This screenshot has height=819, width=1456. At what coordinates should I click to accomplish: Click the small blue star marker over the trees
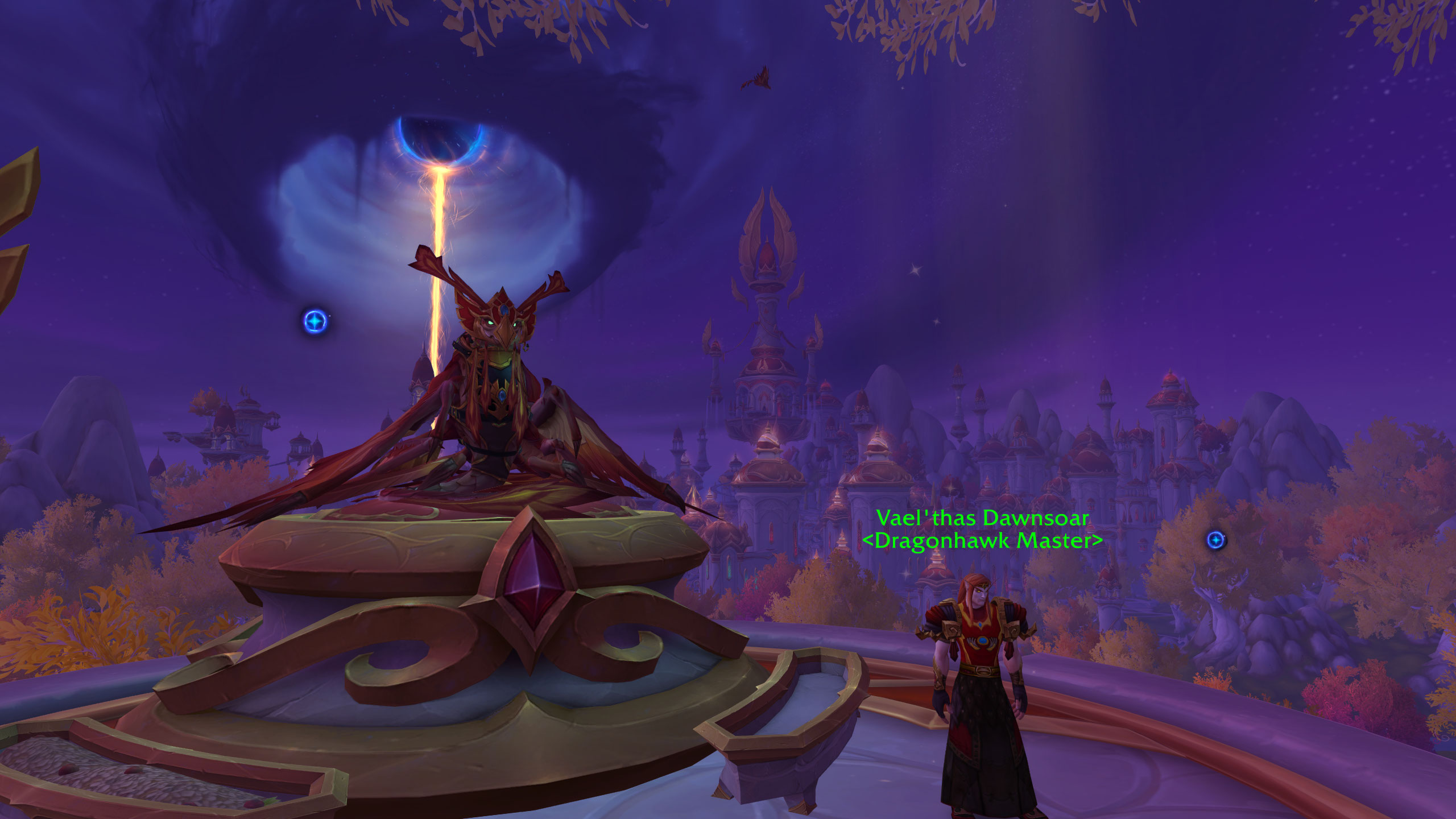tap(1216, 539)
